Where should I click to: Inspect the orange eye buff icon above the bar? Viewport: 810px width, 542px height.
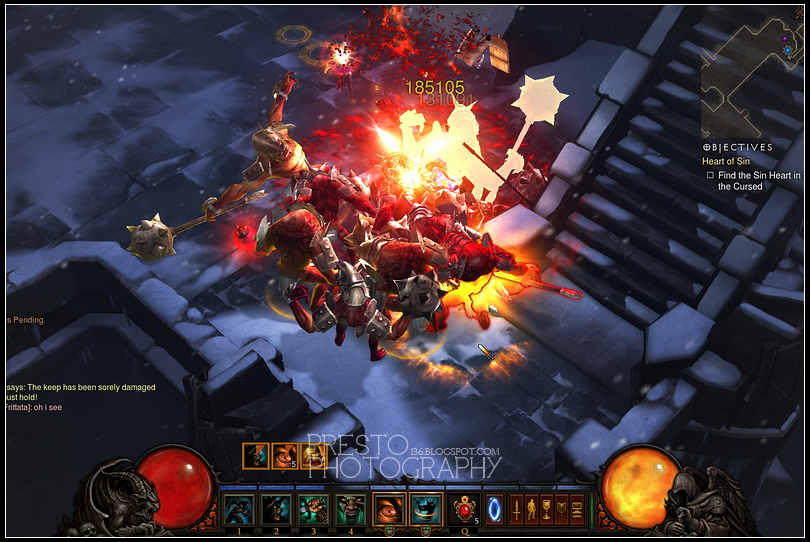click(x=284, y=456)
